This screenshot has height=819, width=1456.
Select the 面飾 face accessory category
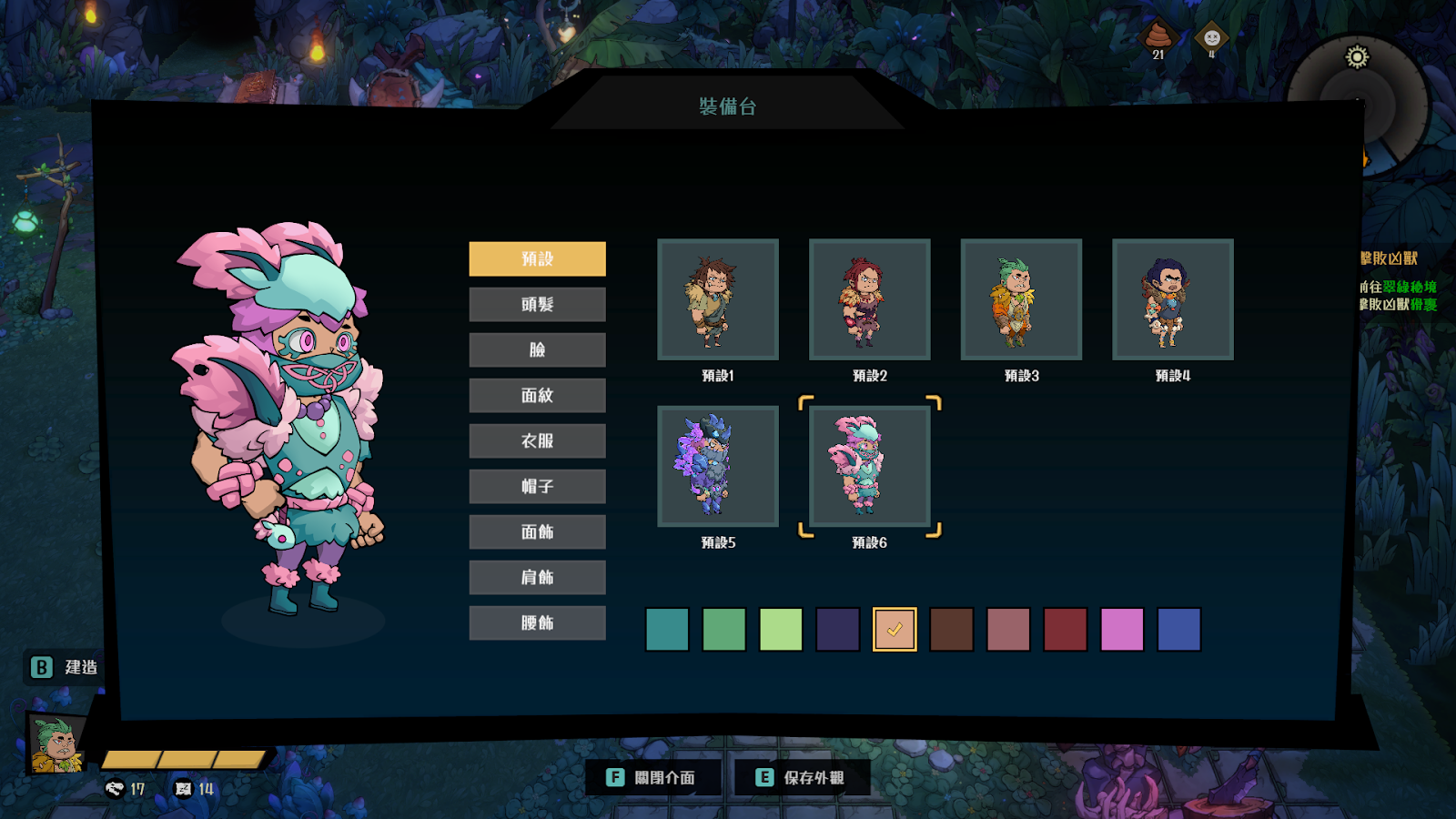tap(537, 531)
